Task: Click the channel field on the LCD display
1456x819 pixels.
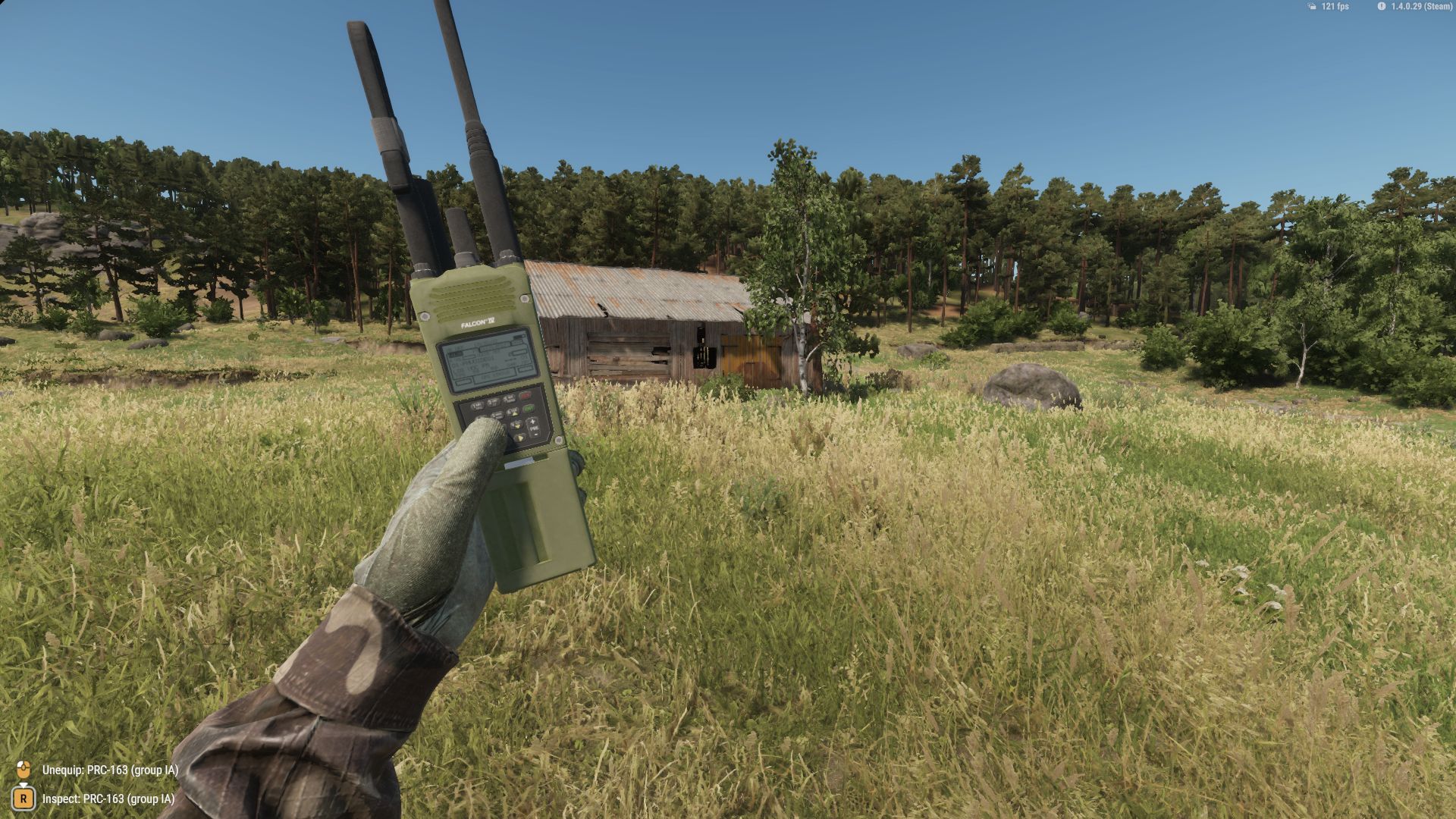Action: [x=456, y=353]
